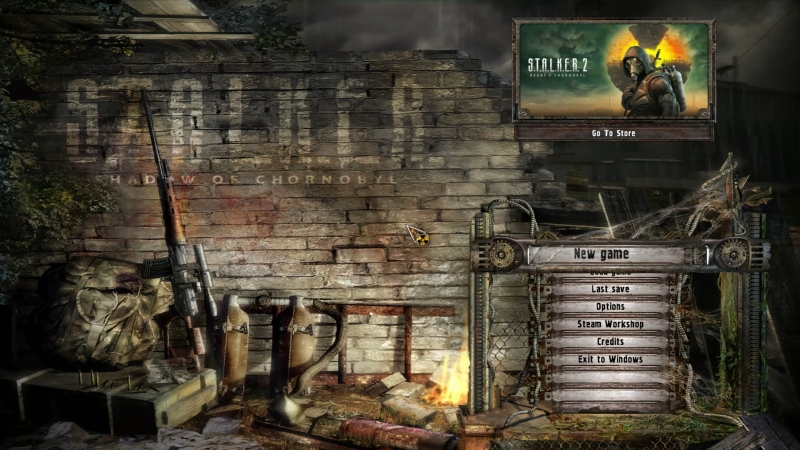Open the Options menu
800x450 pixels.
pyautogui.click(x=610, y=306)
